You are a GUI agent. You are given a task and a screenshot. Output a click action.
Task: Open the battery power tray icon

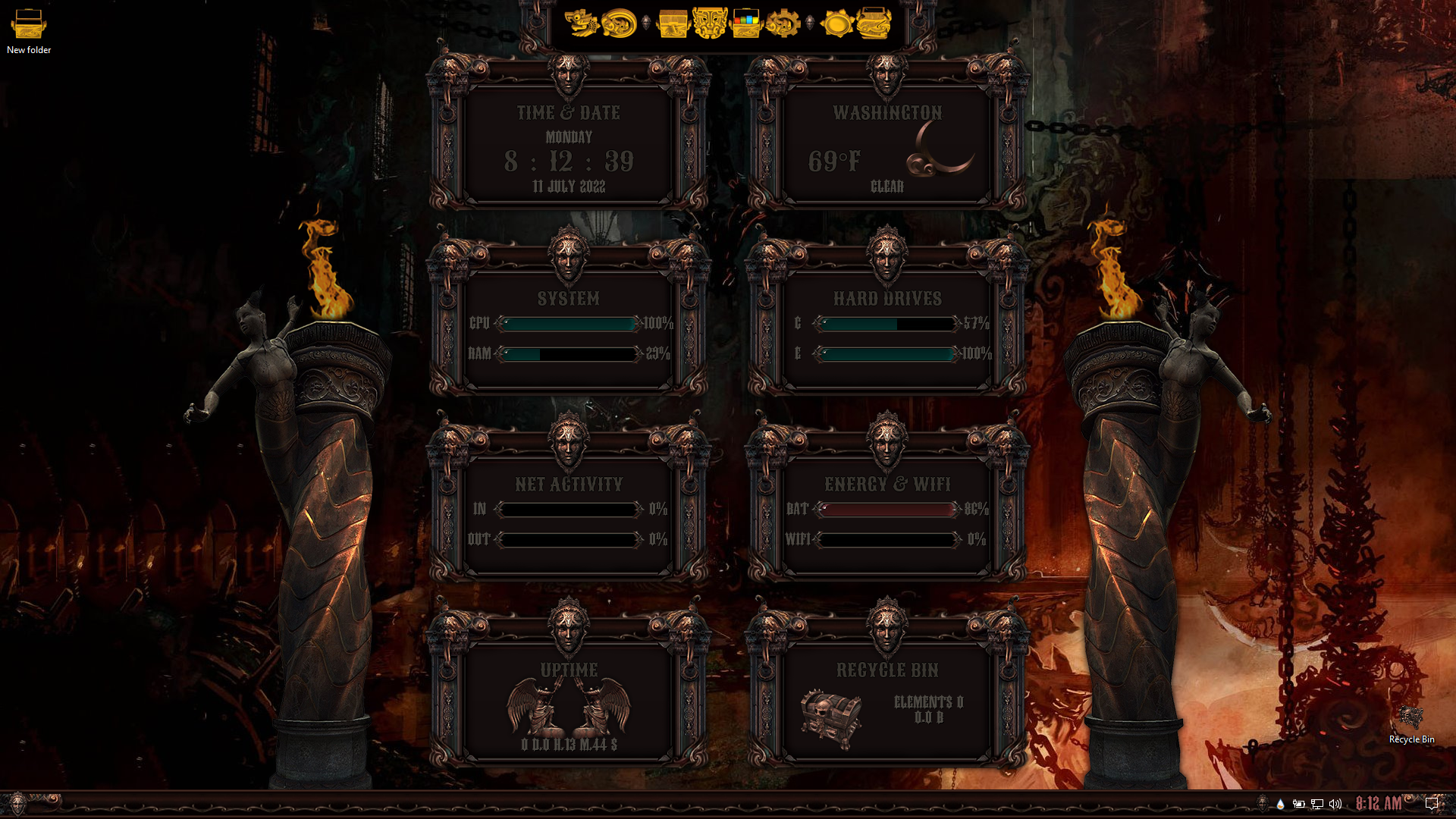point(1299,804)
